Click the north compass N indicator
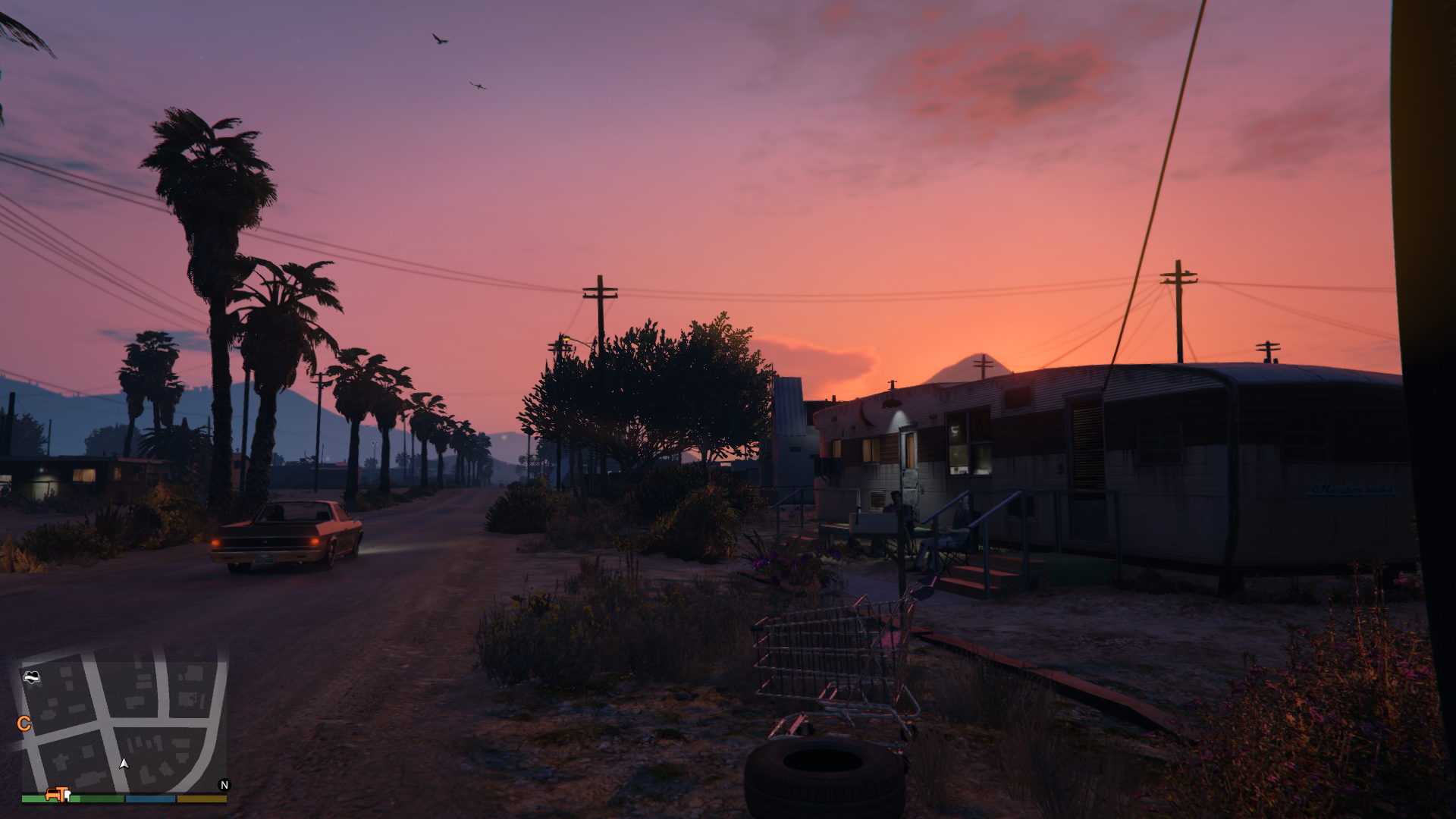 pos(224,785)
